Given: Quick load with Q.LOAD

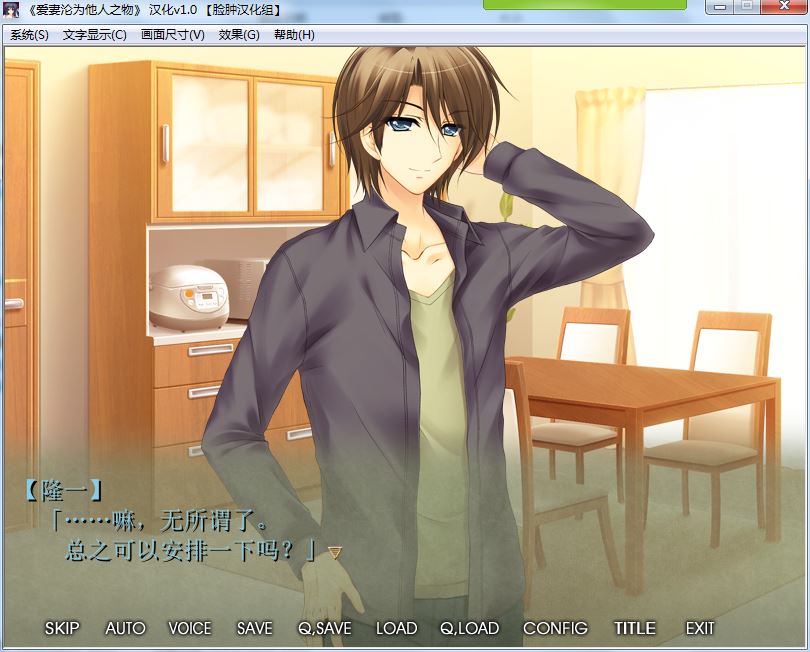Looking at the screenshot, I should coord(469,628).
